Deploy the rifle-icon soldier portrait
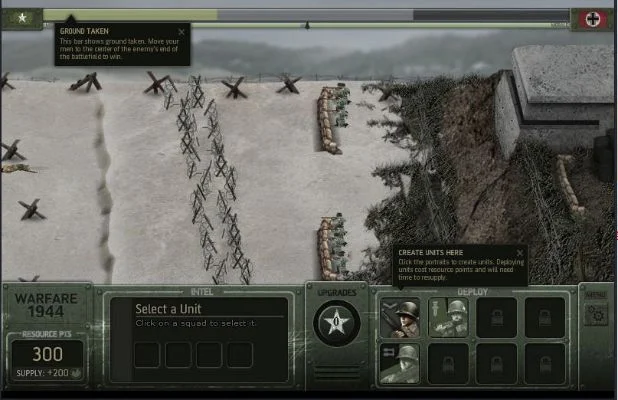This screenshot has width=618, height=400. click(399, 317)
